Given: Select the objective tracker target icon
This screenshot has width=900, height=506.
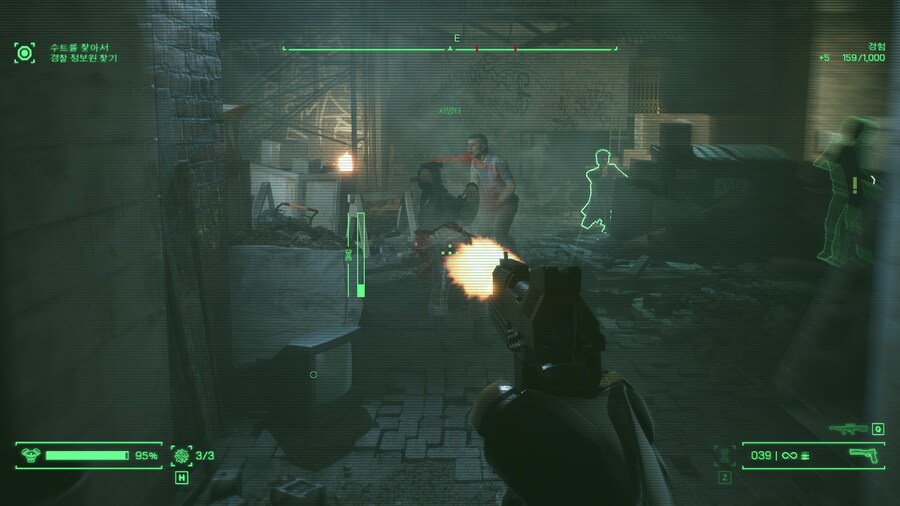Looking at the screenshot, I should point(24,52).
